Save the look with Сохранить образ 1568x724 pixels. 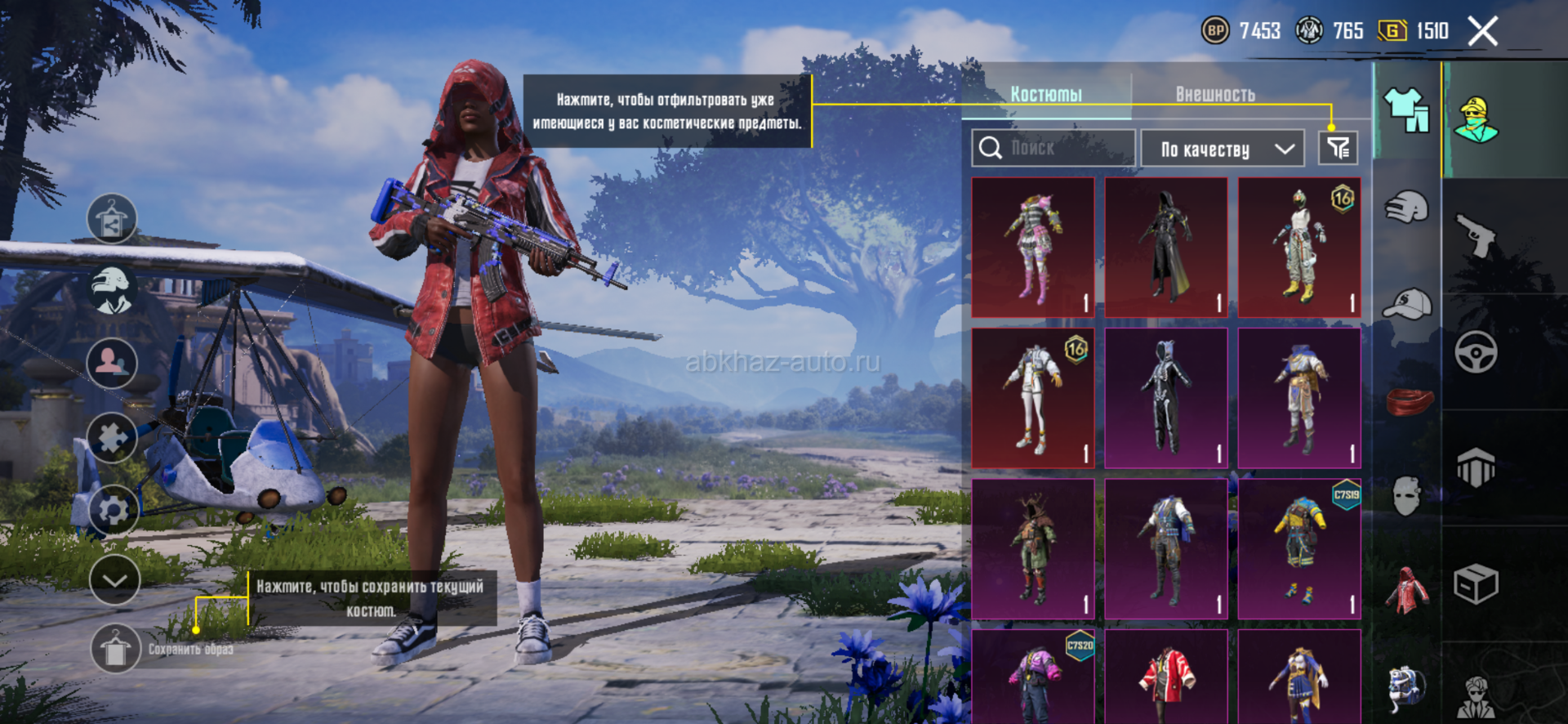(115, 649)
